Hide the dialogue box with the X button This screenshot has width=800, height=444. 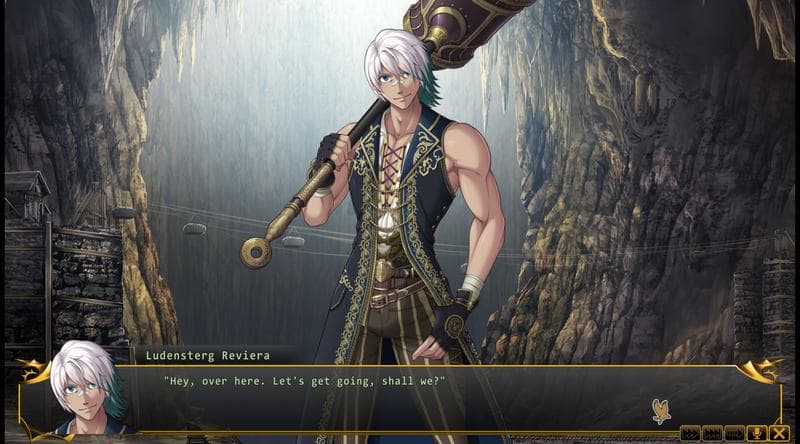[x=778, y=433]
